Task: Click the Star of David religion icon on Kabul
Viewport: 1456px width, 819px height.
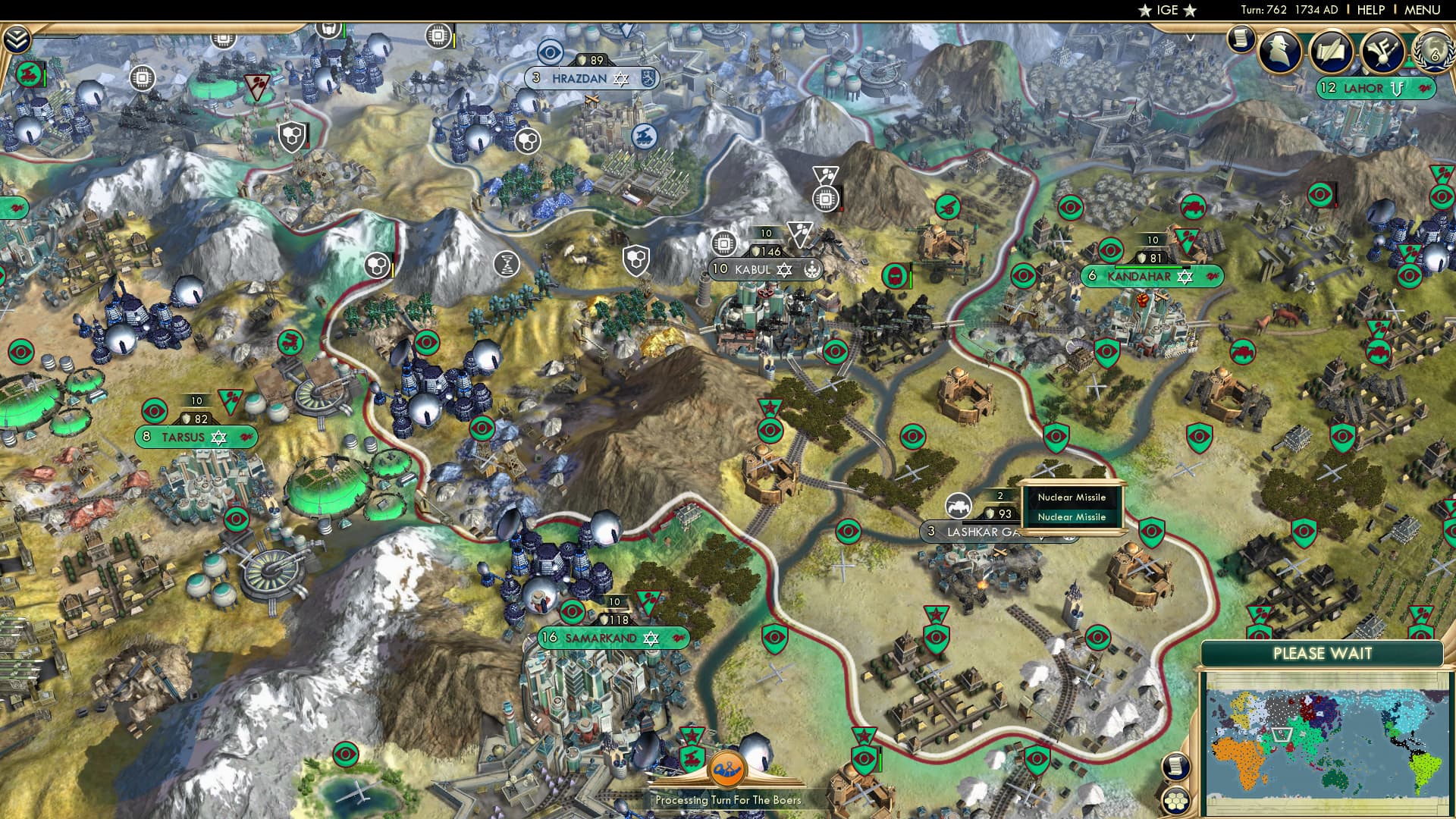Action: click(x=784, y=270)
